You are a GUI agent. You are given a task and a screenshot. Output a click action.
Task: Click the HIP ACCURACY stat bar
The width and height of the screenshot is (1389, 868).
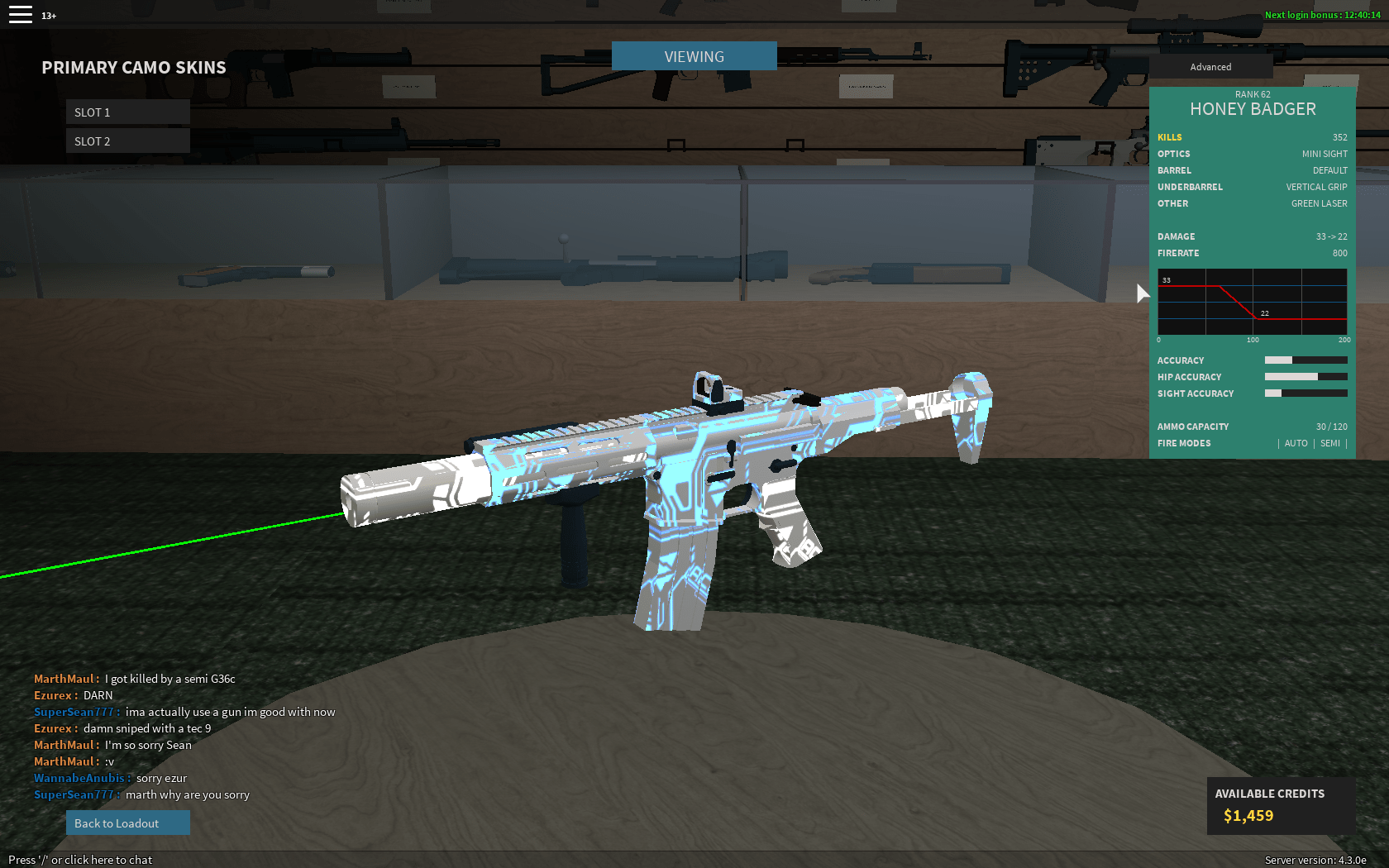coord(1305,376)
